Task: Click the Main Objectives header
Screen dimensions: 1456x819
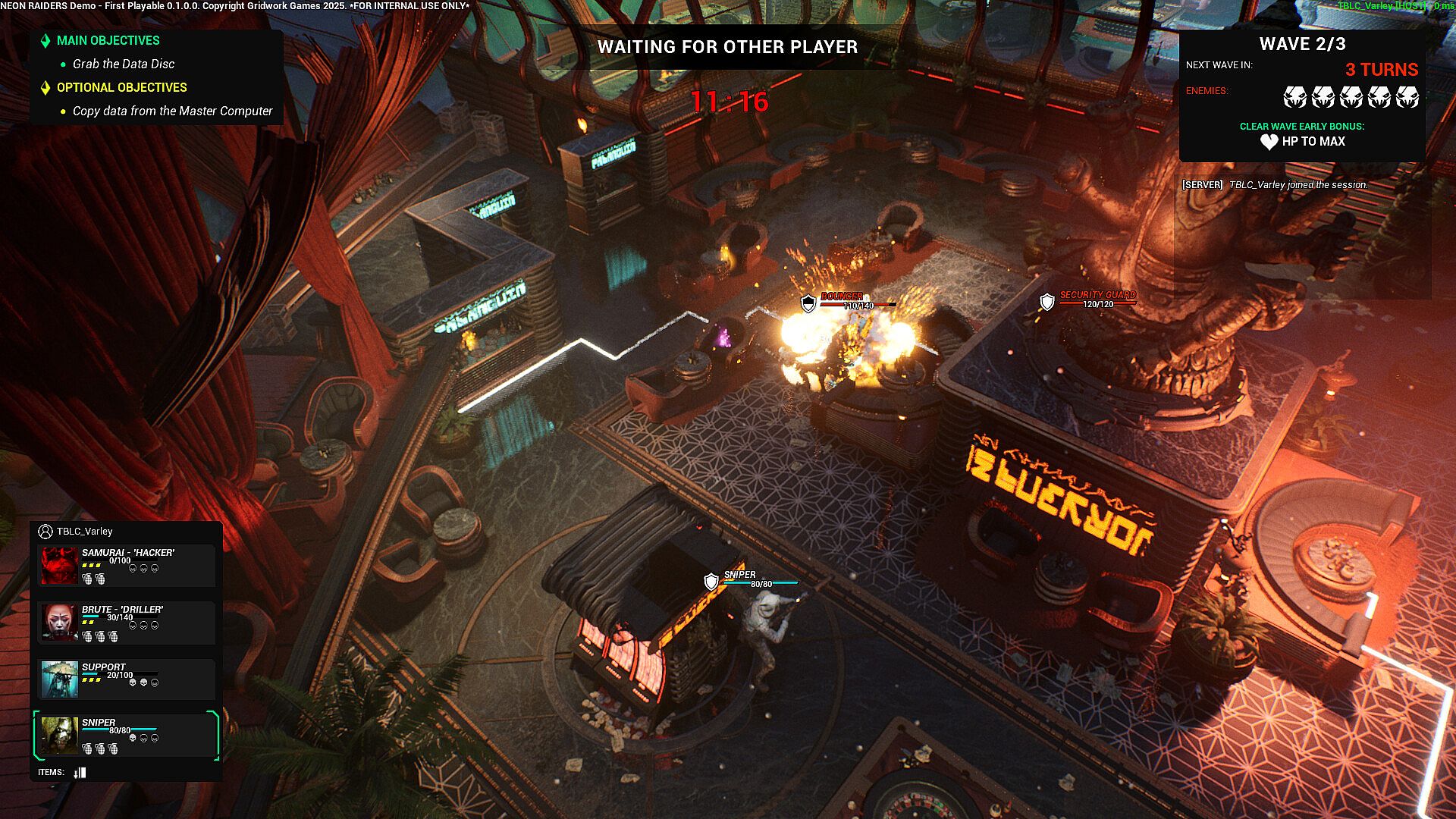Action: coord(108,41)
